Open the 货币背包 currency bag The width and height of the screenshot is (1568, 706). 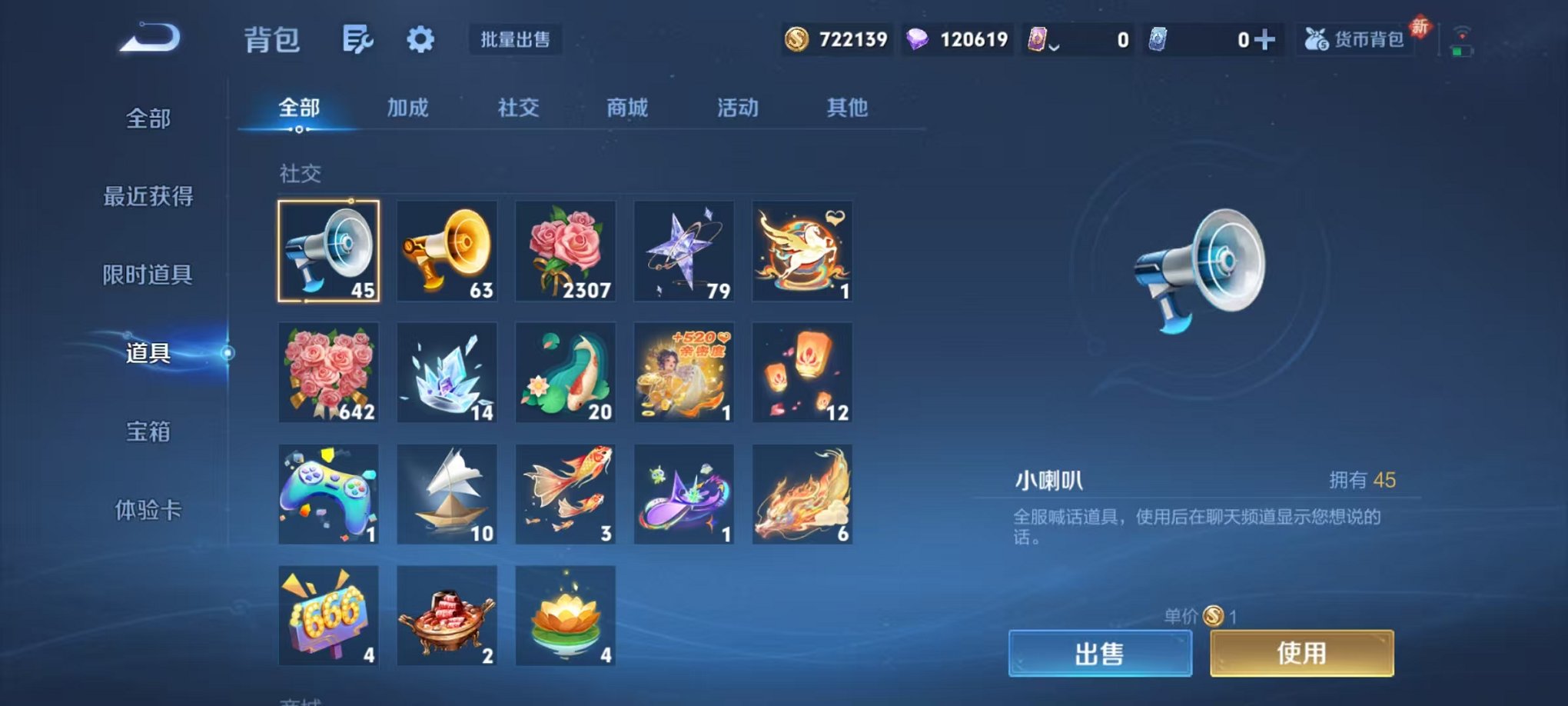point(1356,37)
